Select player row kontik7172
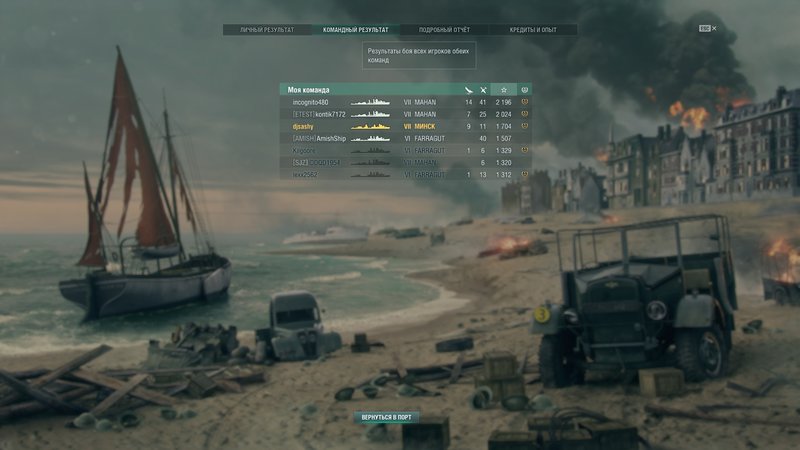The image size is (800, 450). click(319, 114)
